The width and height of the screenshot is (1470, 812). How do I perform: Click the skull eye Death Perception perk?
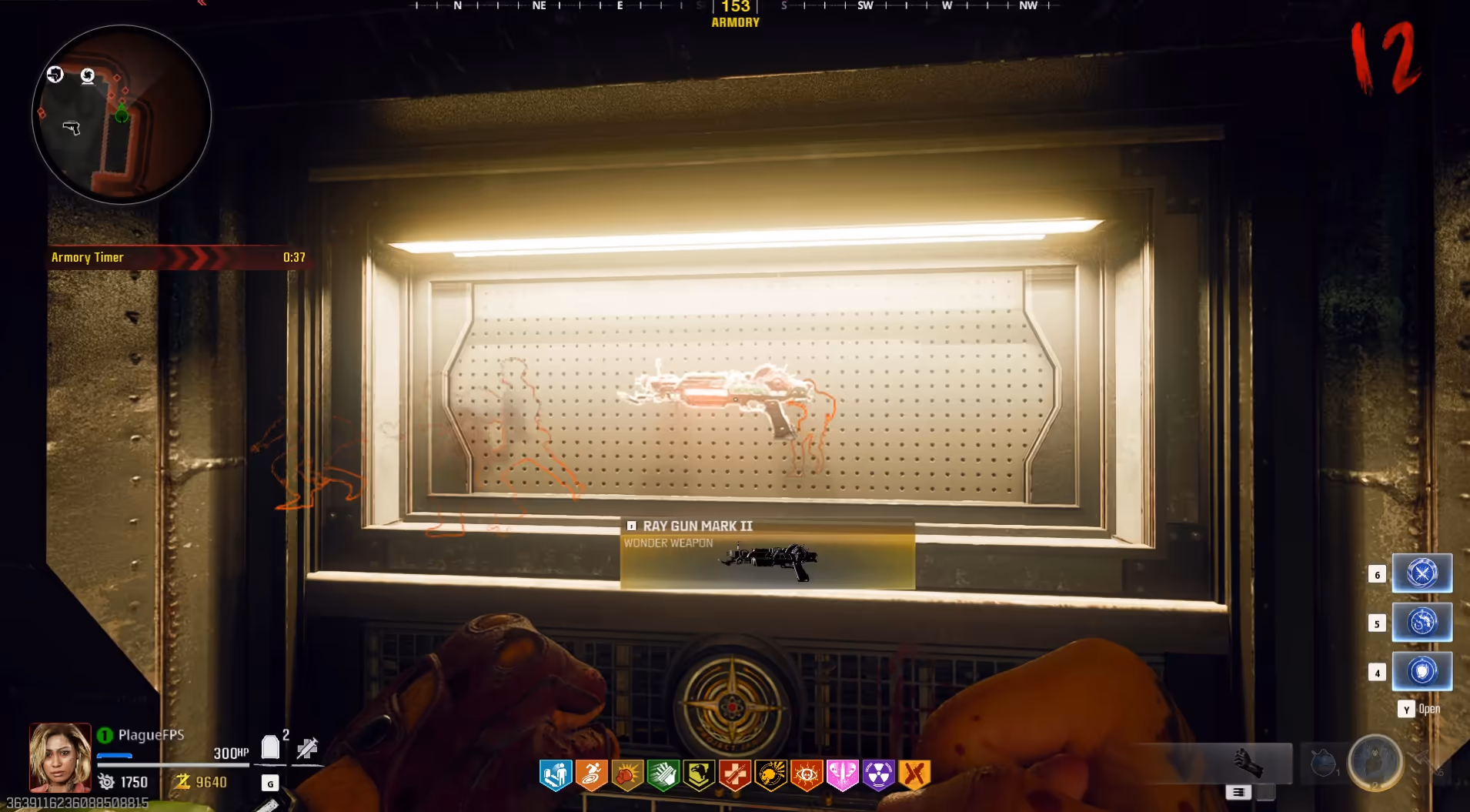[x=807, y=775]
